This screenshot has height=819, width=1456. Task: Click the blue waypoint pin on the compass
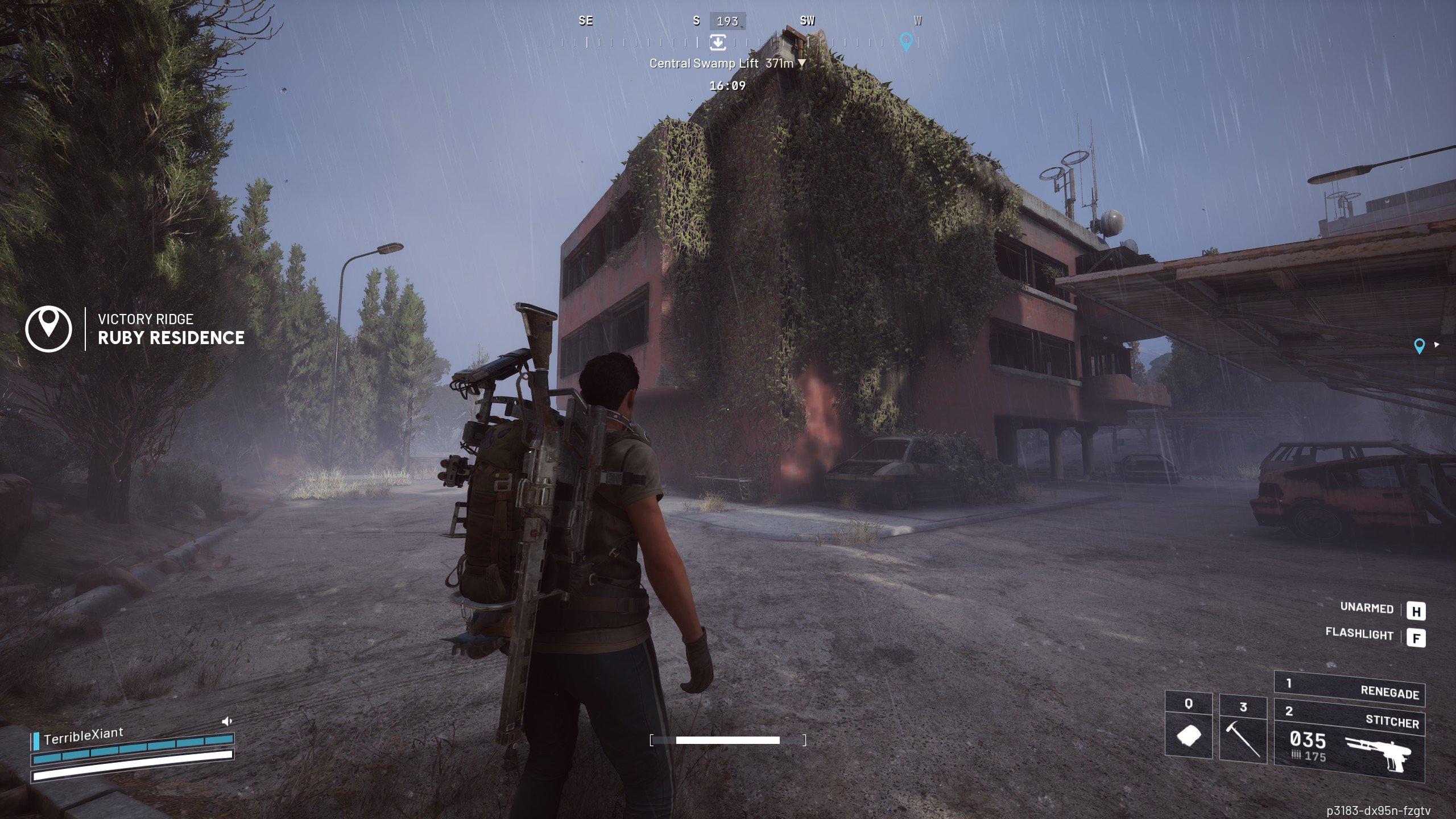[906, 41]
